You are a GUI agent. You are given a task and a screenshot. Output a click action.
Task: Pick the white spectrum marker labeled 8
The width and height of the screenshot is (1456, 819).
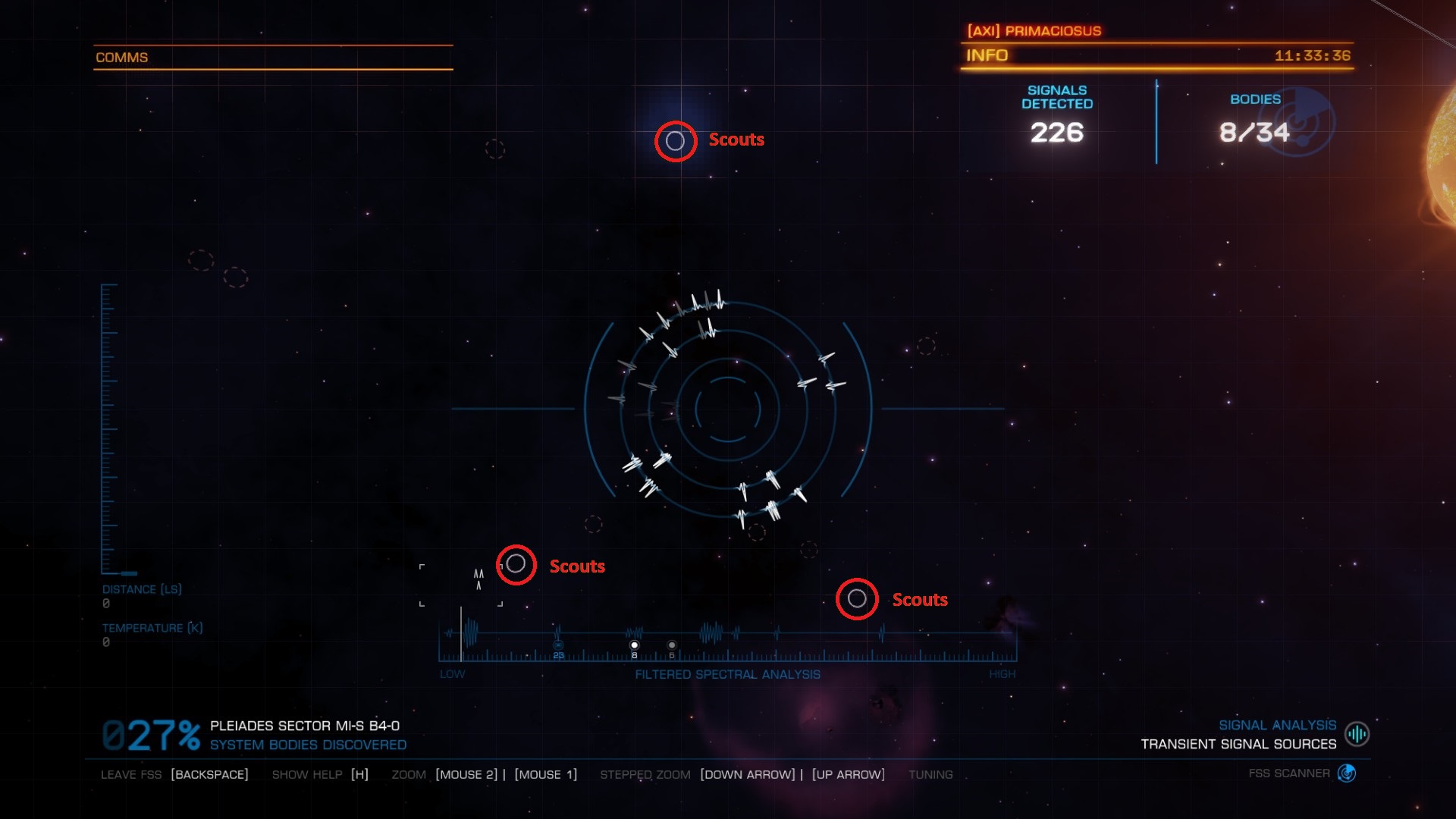coord(634,645)
